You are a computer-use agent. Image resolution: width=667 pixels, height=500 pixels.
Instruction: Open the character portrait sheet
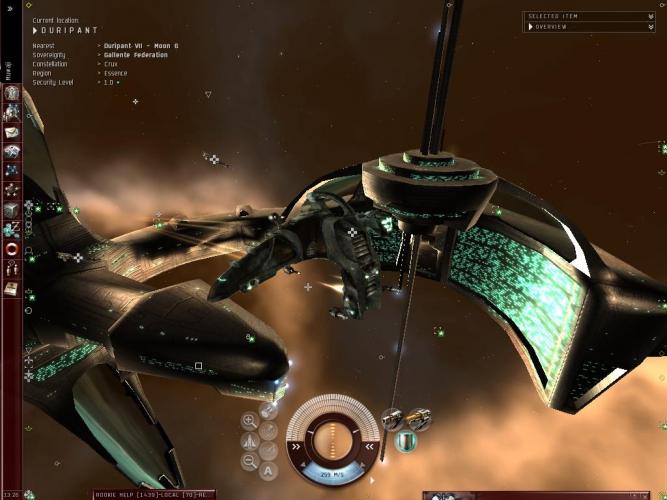tap(12, 94)
